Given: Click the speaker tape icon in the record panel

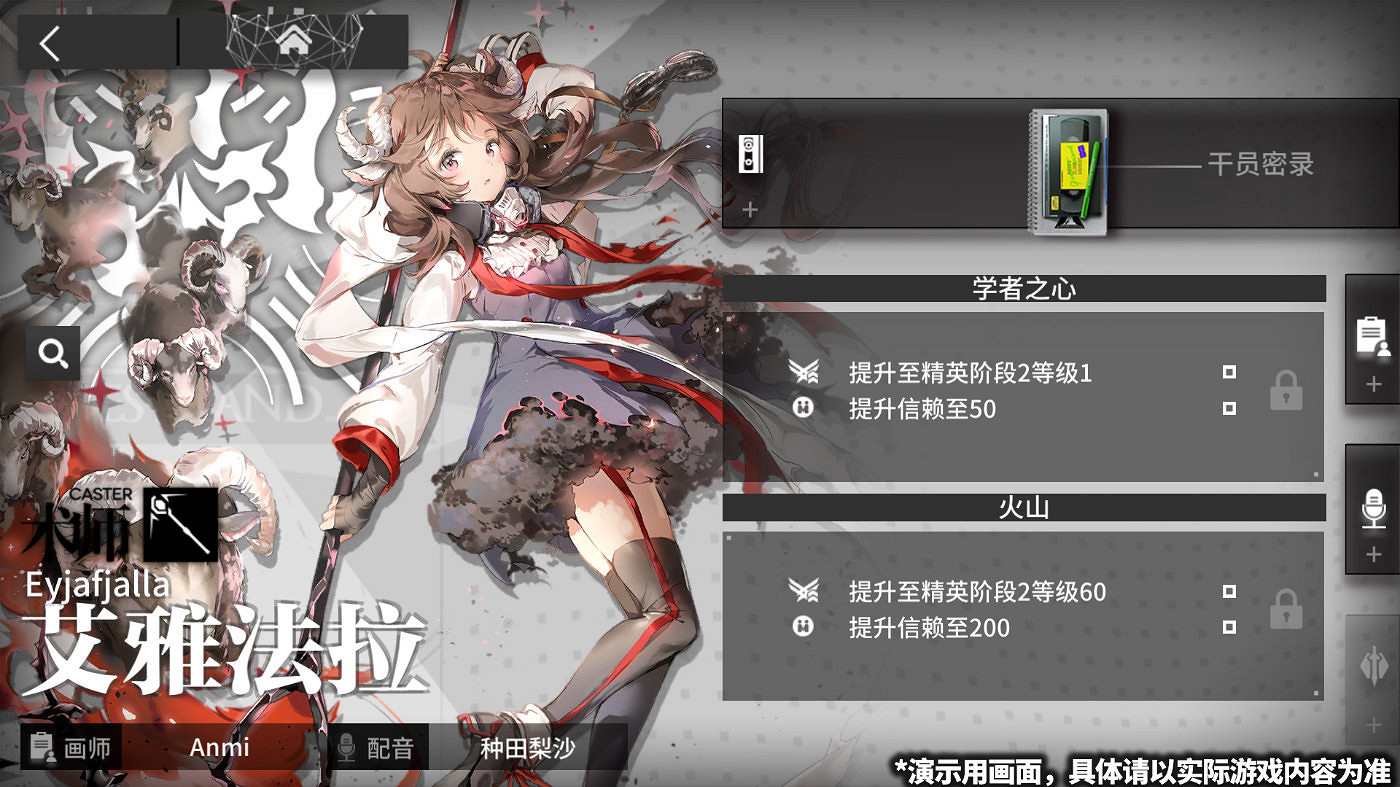Looking at the screenshot, I should point(749,153).
